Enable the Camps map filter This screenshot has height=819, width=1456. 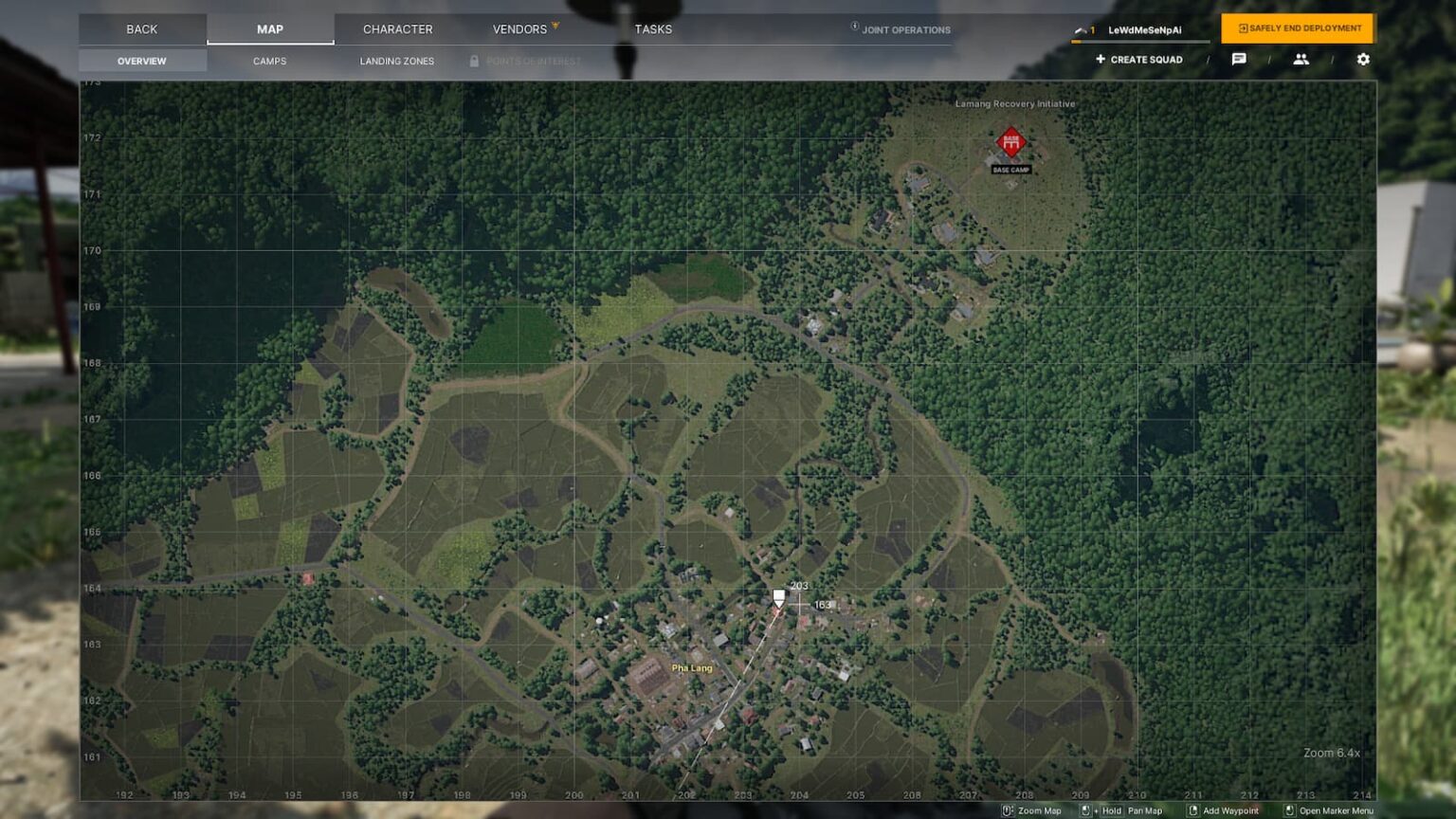(270, 60)
